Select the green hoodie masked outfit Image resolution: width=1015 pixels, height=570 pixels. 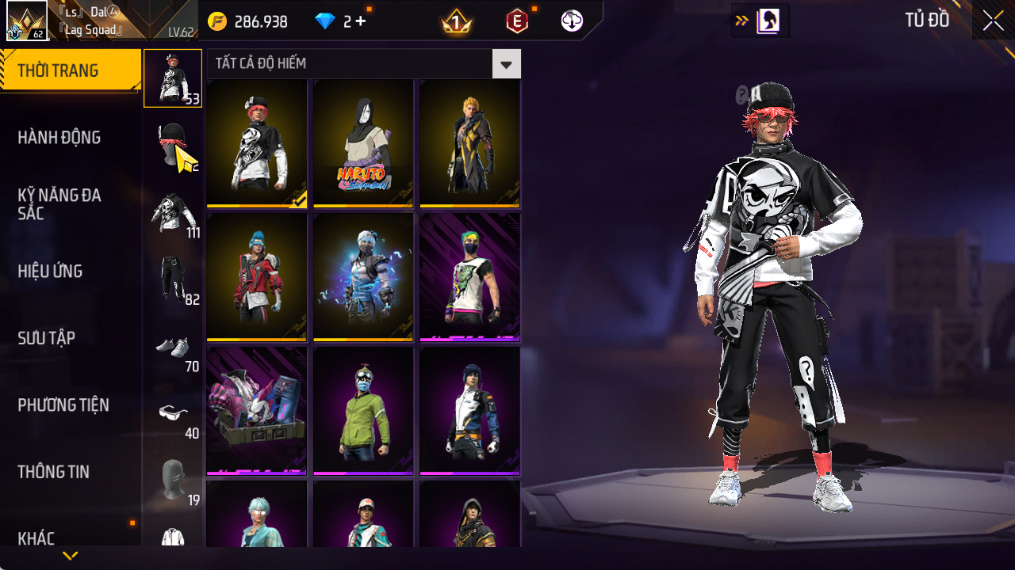(x=363, y=410)
